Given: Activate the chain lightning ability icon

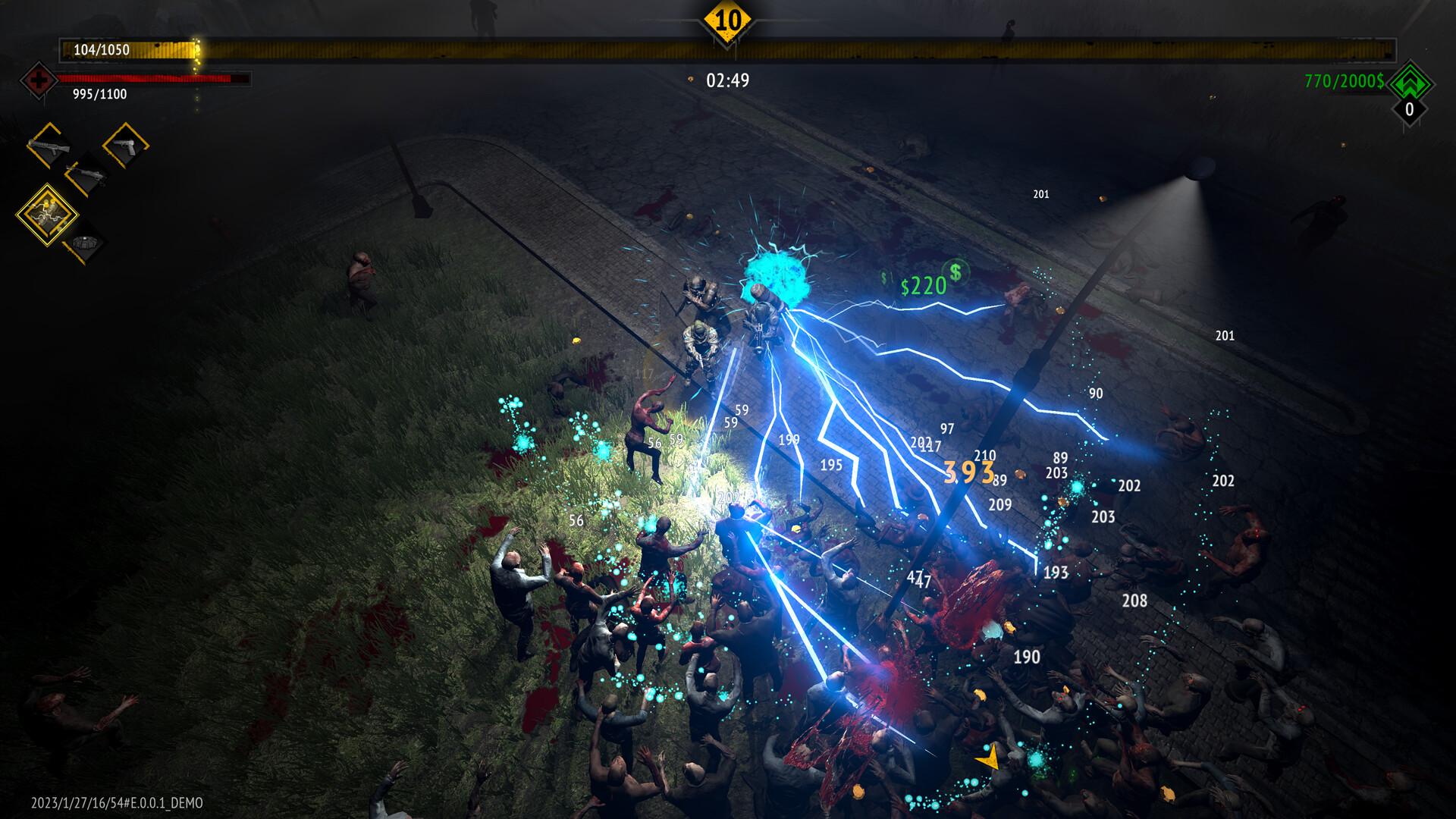Looking at the screenshot, I should 47,215.
